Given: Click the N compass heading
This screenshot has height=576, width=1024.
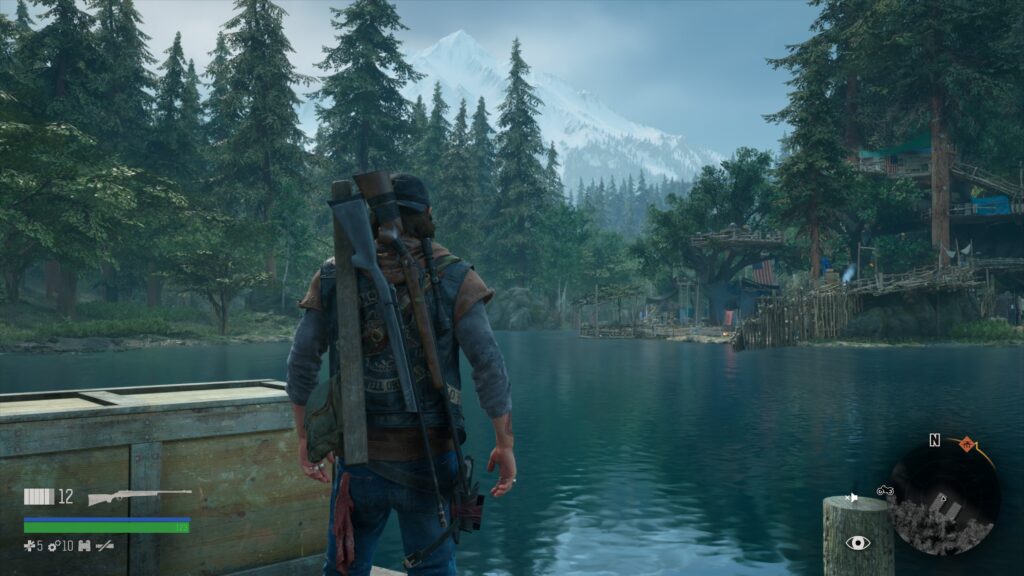Looking at the screenshot, I should [x=934, y=440].
